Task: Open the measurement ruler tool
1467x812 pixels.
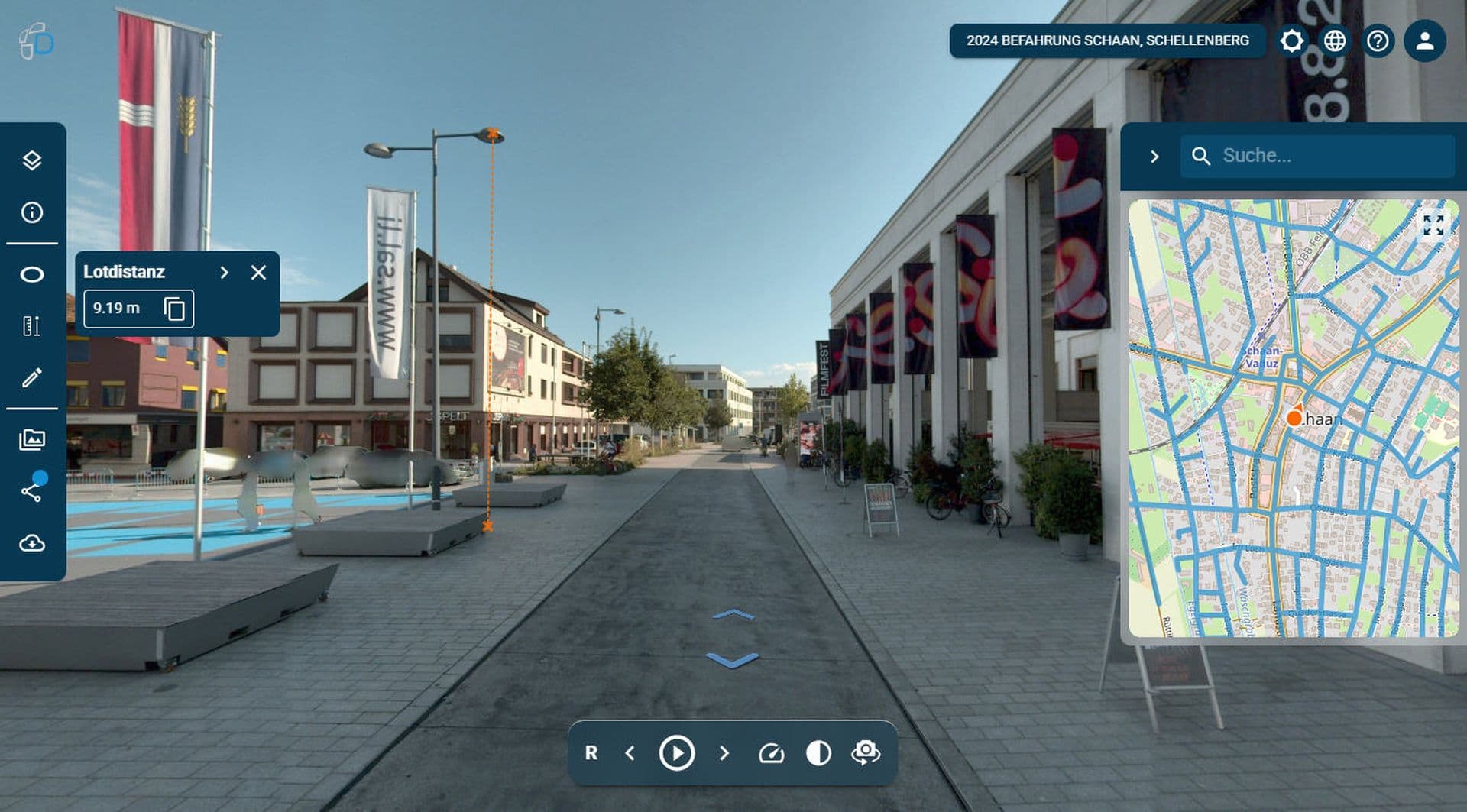Action: (x=32, y=326)
